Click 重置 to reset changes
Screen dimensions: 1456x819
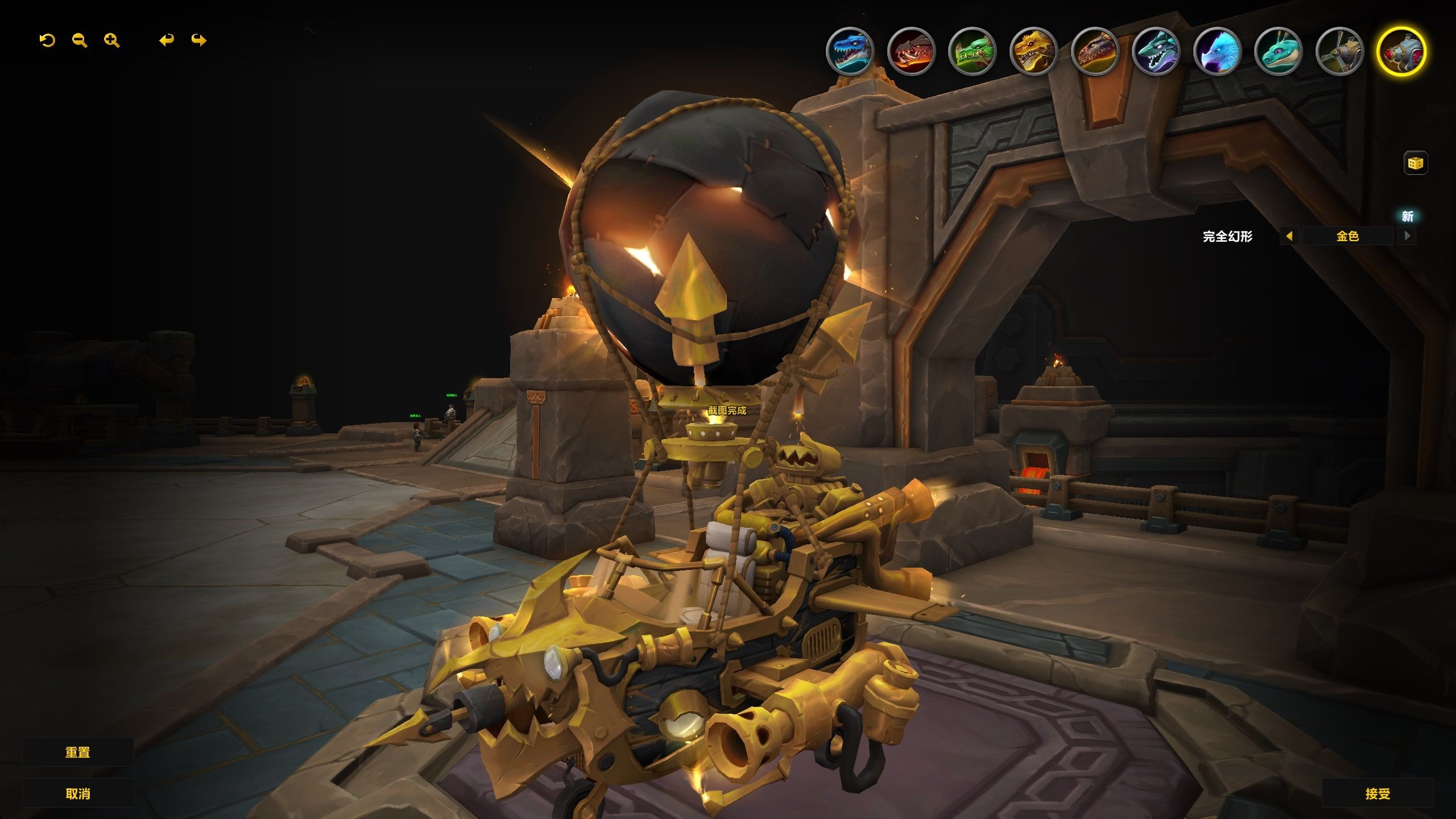point(78,752)
